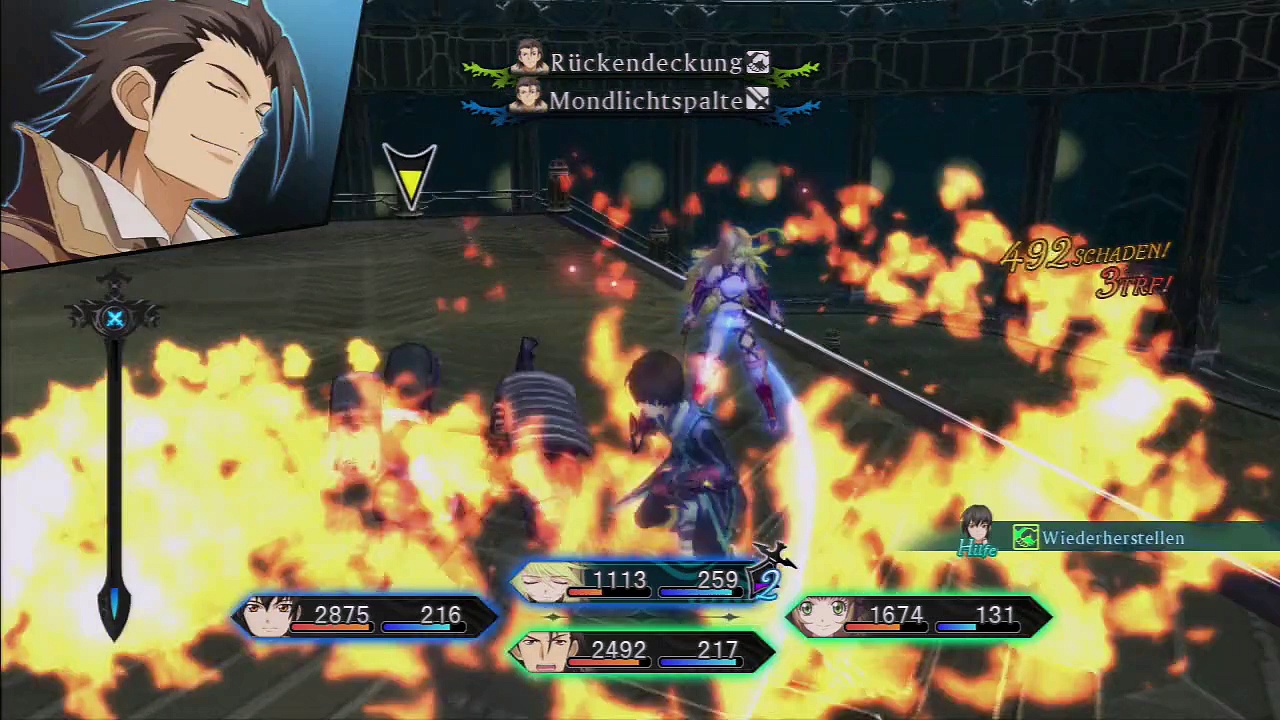1280x720 pixels.
Task: Select the party panel showing 1674 HP
Action: (920, 616)
